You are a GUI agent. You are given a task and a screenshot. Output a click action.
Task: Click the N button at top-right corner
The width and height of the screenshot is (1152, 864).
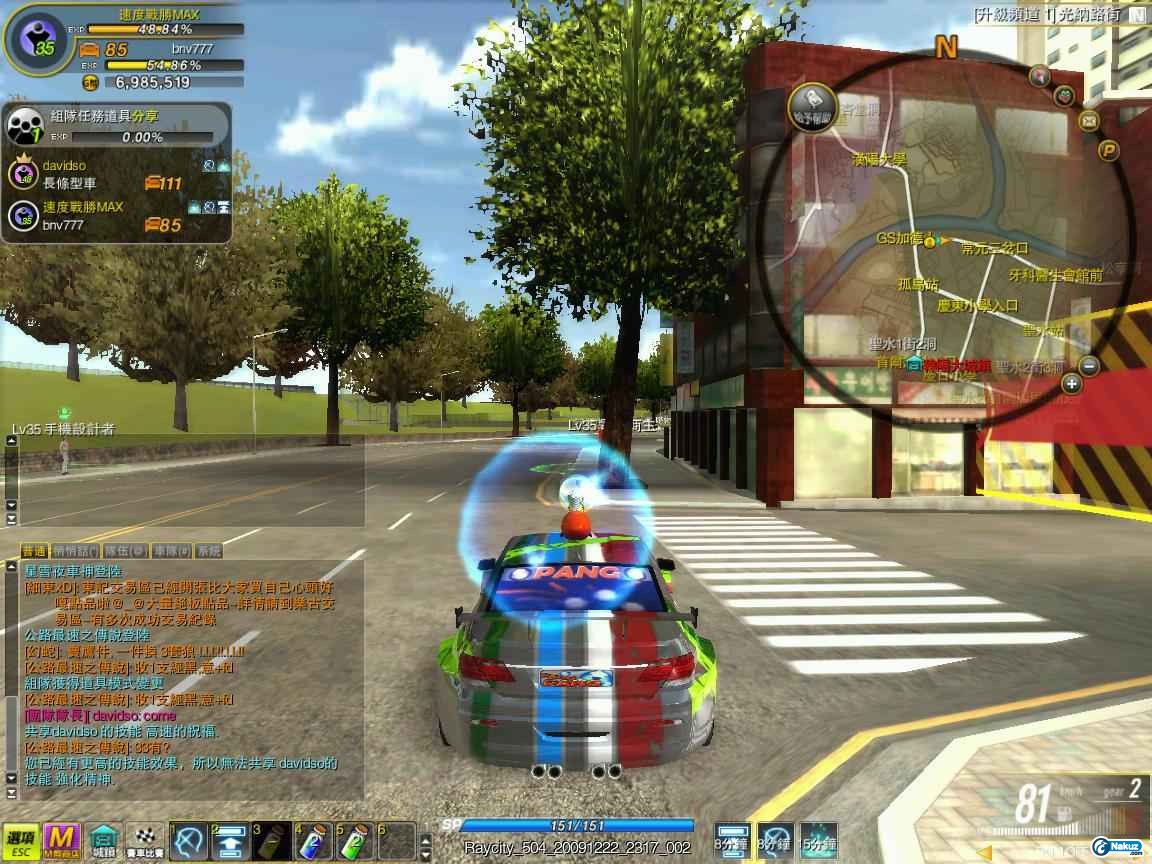pos(1138,15)
